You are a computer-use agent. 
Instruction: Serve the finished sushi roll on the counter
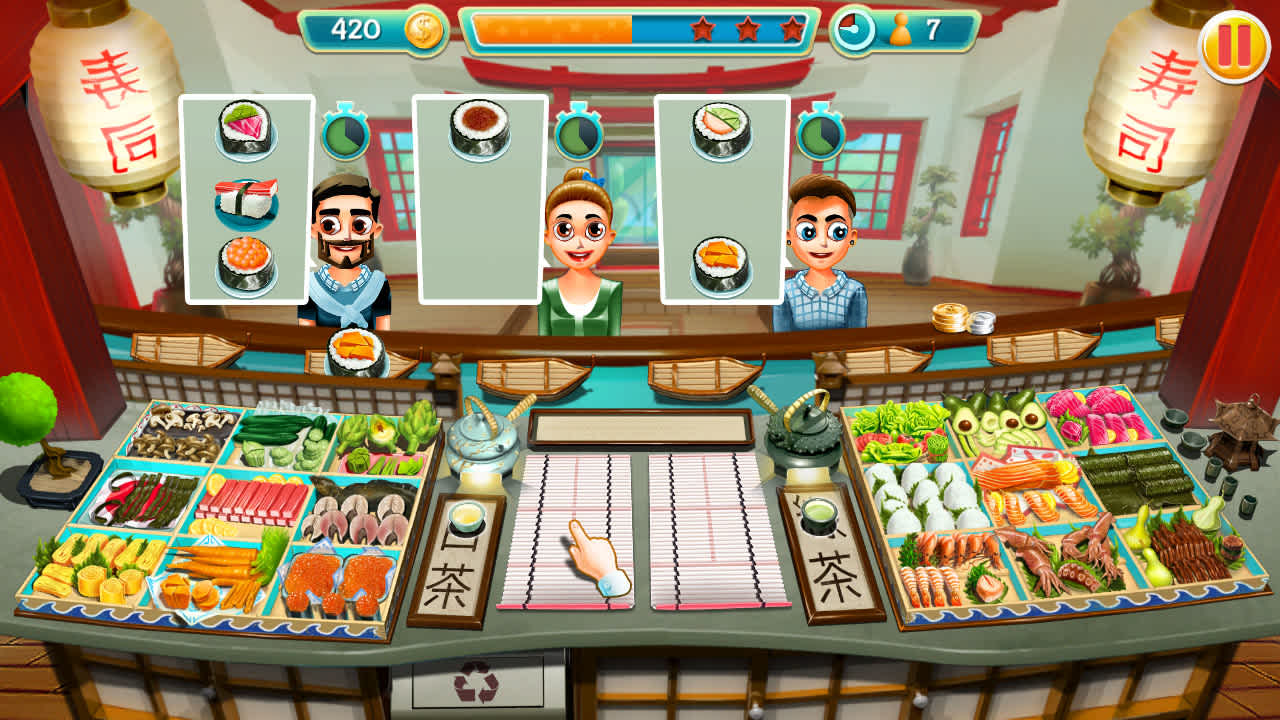point(356,348)
